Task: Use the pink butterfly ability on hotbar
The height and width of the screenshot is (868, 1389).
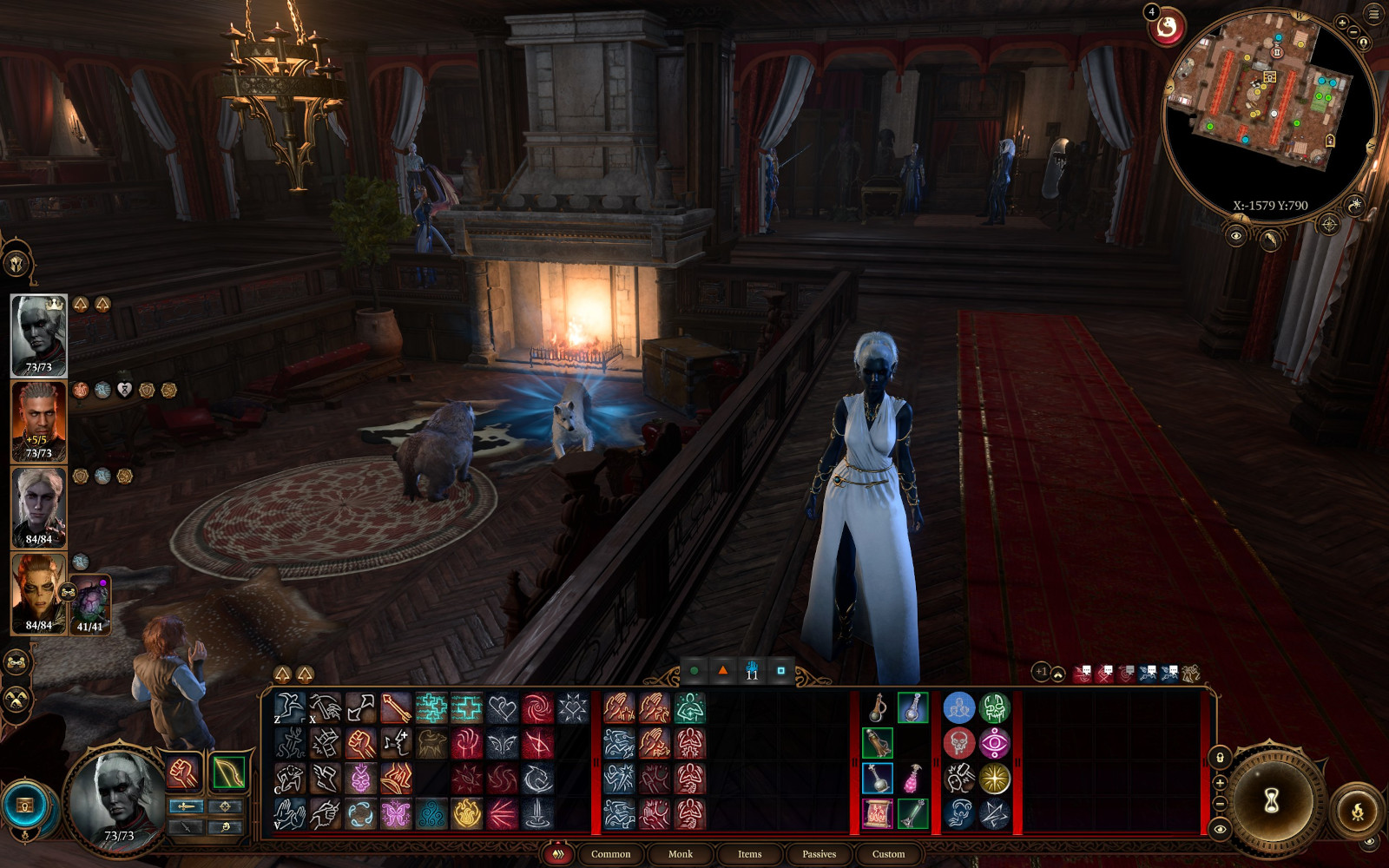Action: [396, 814]
